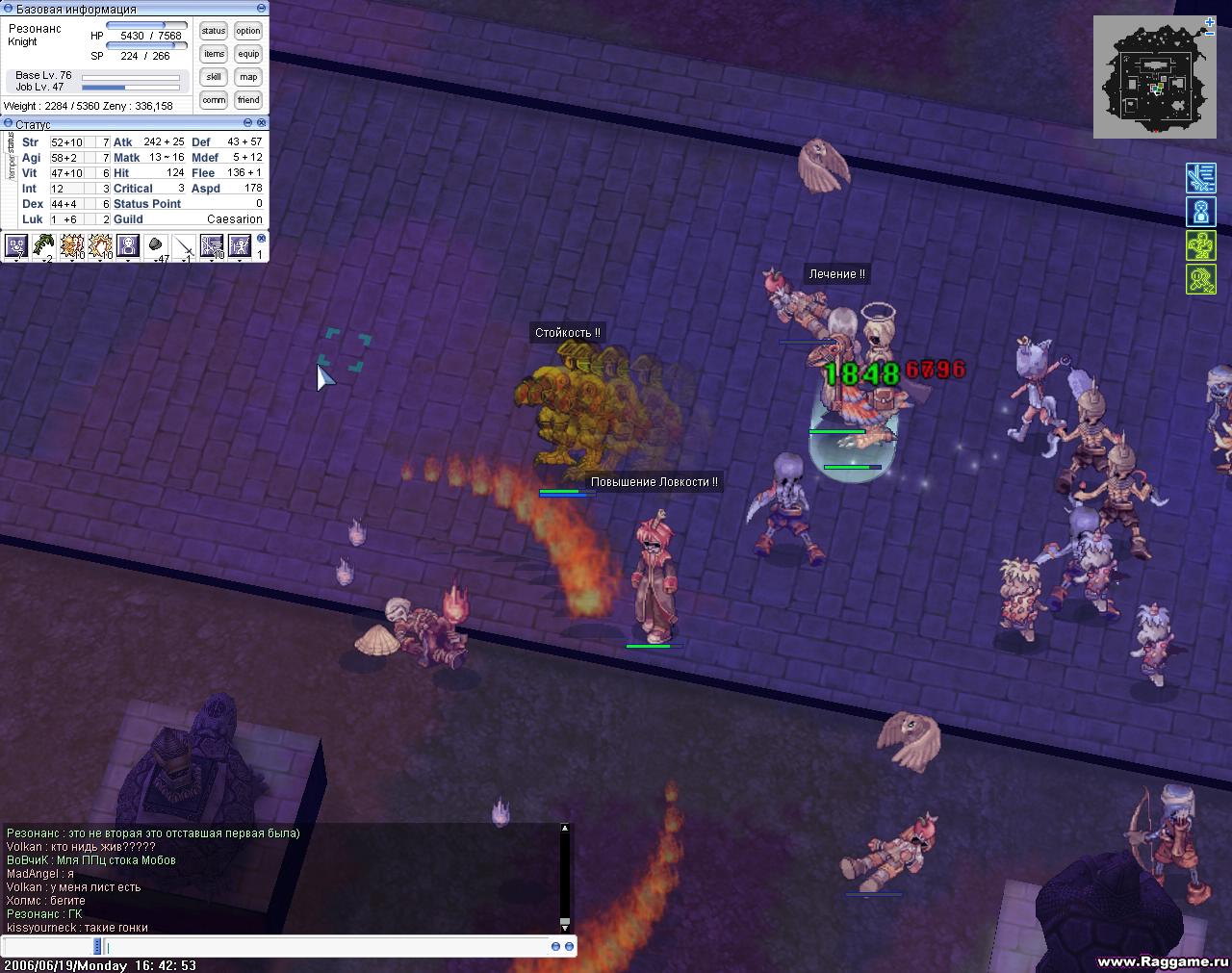Use the green leaf item in hotbar
This screenshot has height=973, width=1232.
(43, 246)
